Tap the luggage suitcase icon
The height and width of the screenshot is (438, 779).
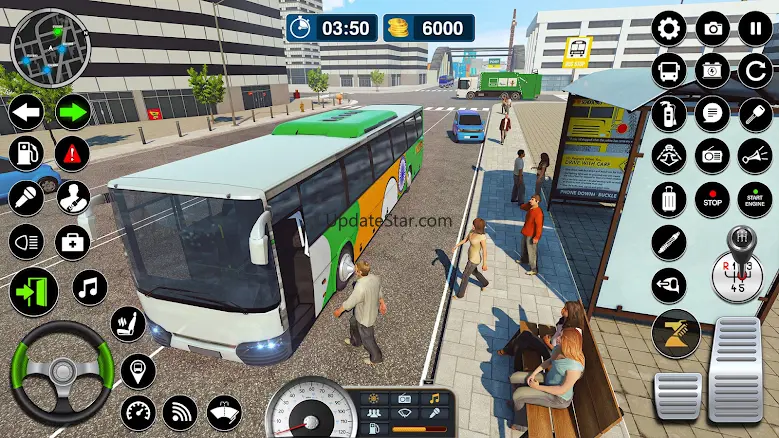click(668, 198)
